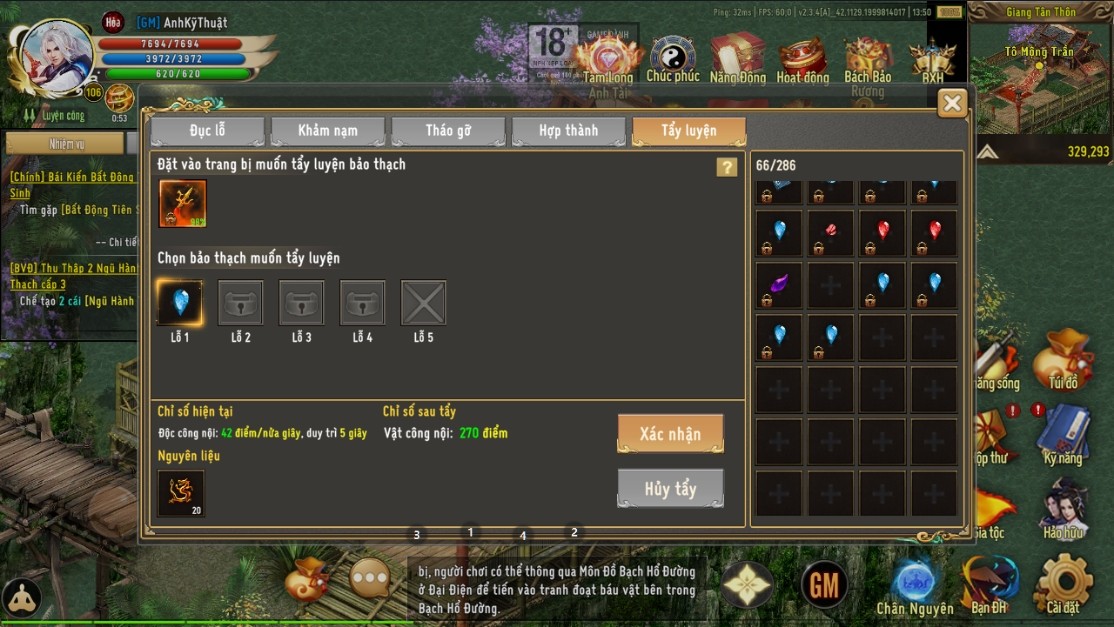Go to the Hợp thành tab
The height and width of the screenshot is (627, 1114).
click(568, 131)
